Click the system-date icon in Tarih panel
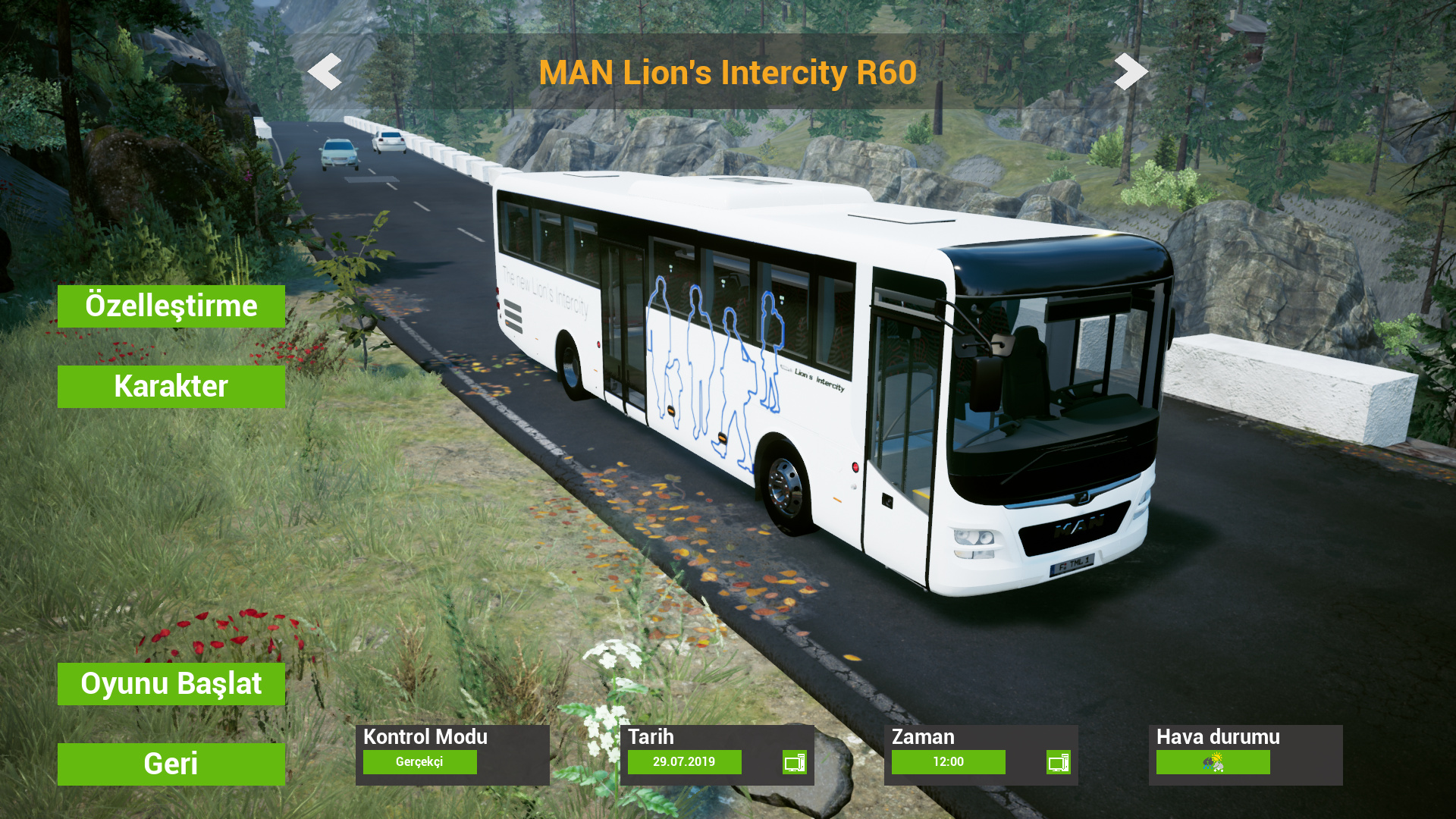 coord(794,762)
